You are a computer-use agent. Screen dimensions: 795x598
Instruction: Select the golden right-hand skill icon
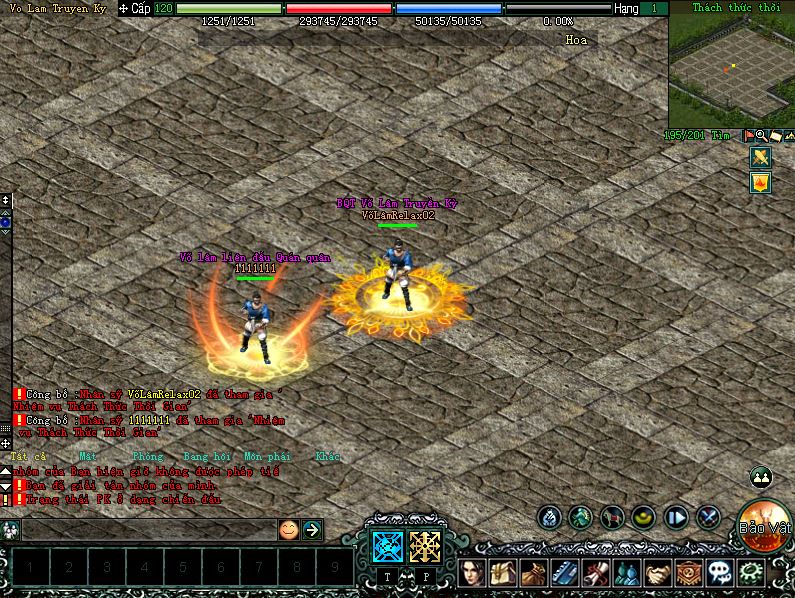426,546
